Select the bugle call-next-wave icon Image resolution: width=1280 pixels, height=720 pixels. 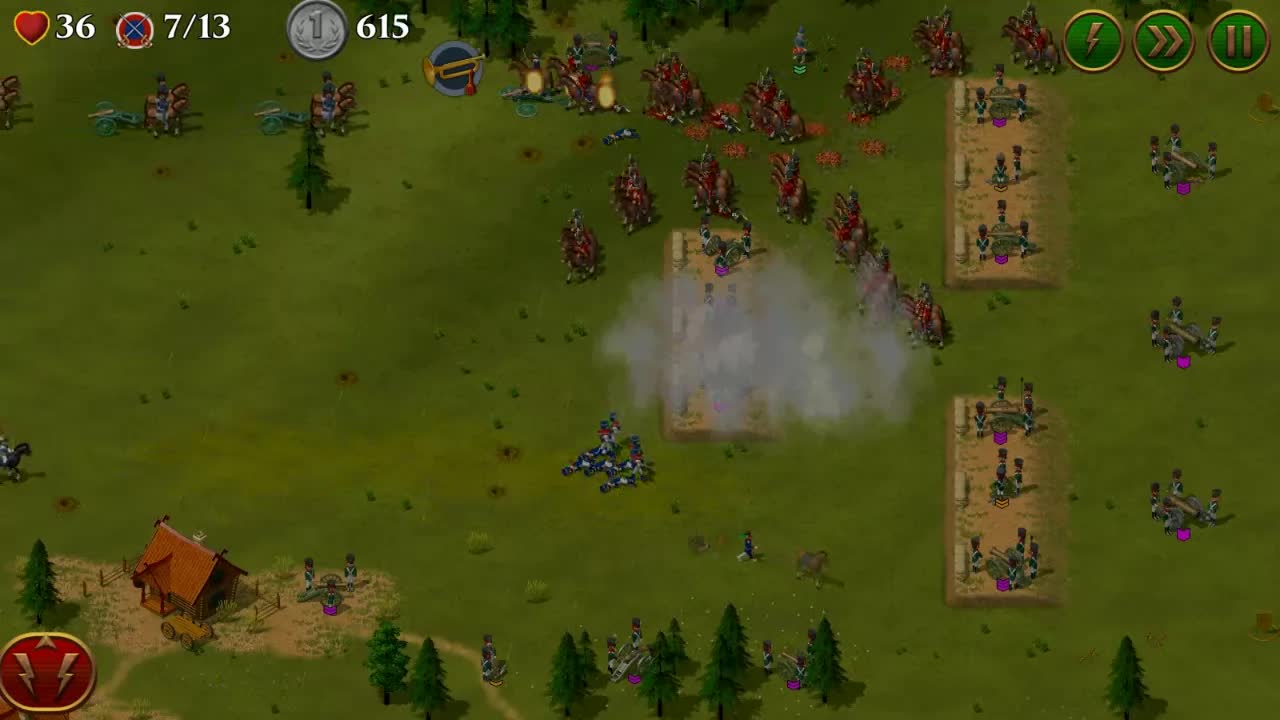(455, 70)
